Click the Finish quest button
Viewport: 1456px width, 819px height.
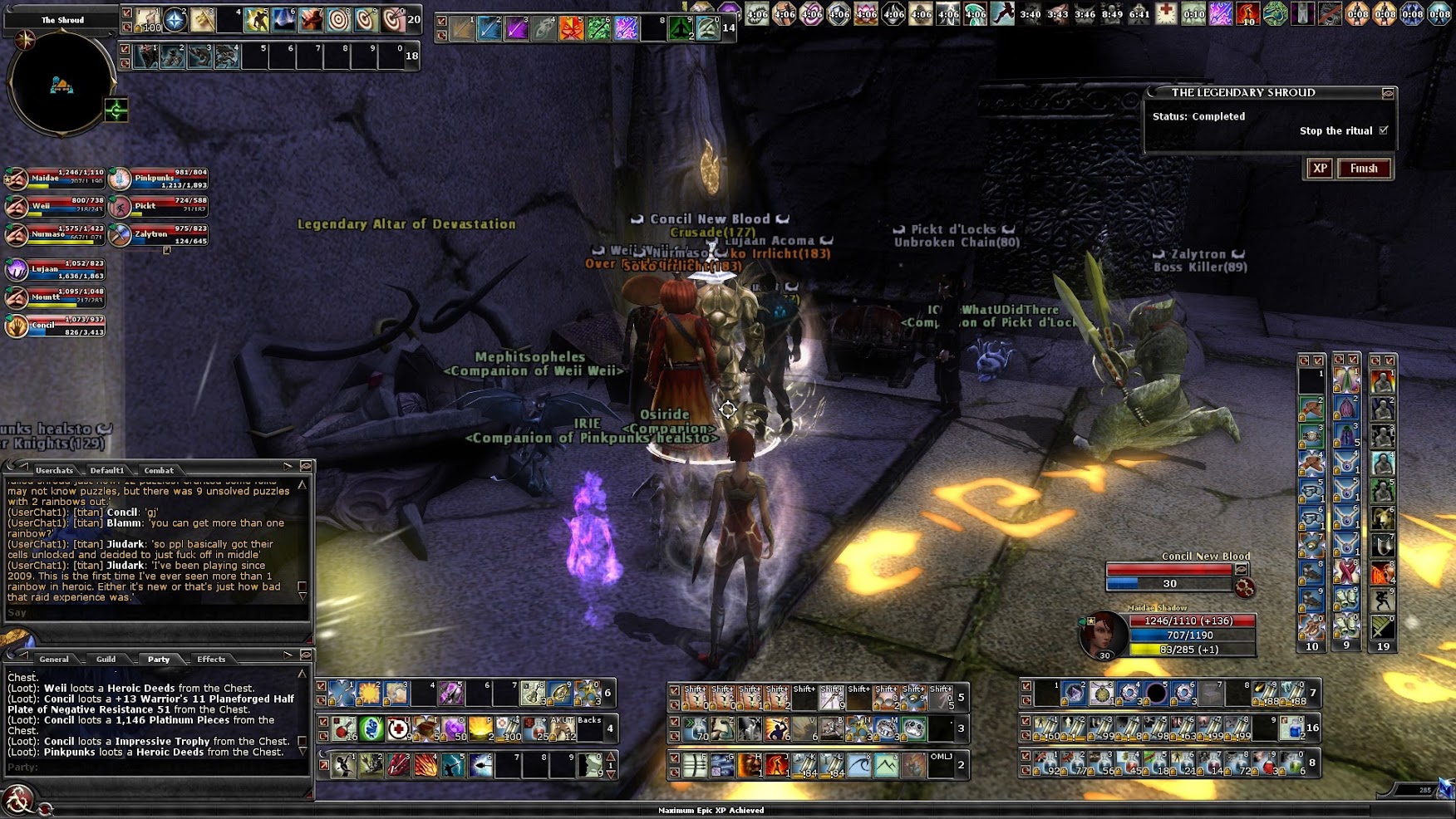pos(1364,169)
